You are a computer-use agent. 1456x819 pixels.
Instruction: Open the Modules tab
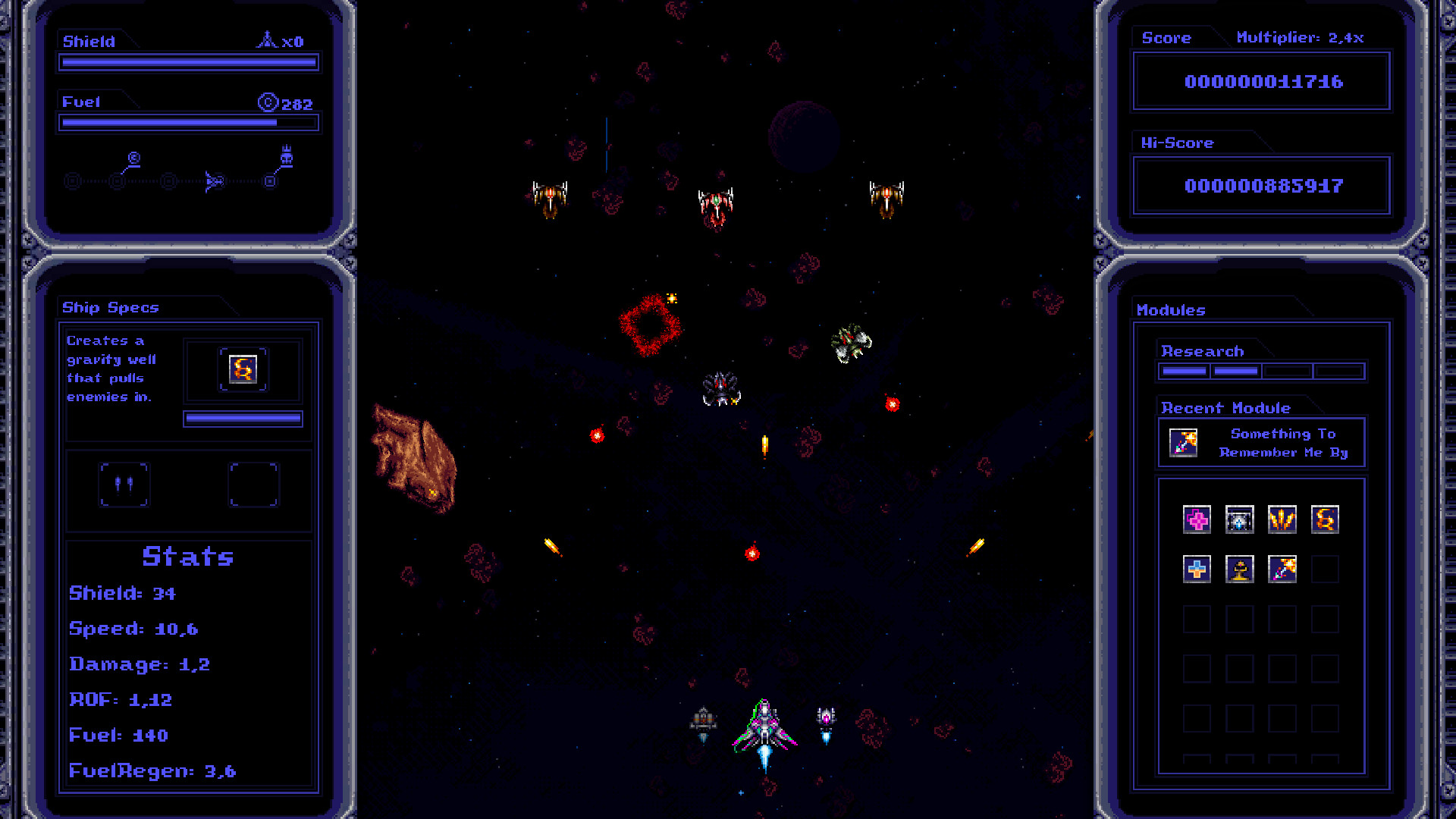point(1171,309)
